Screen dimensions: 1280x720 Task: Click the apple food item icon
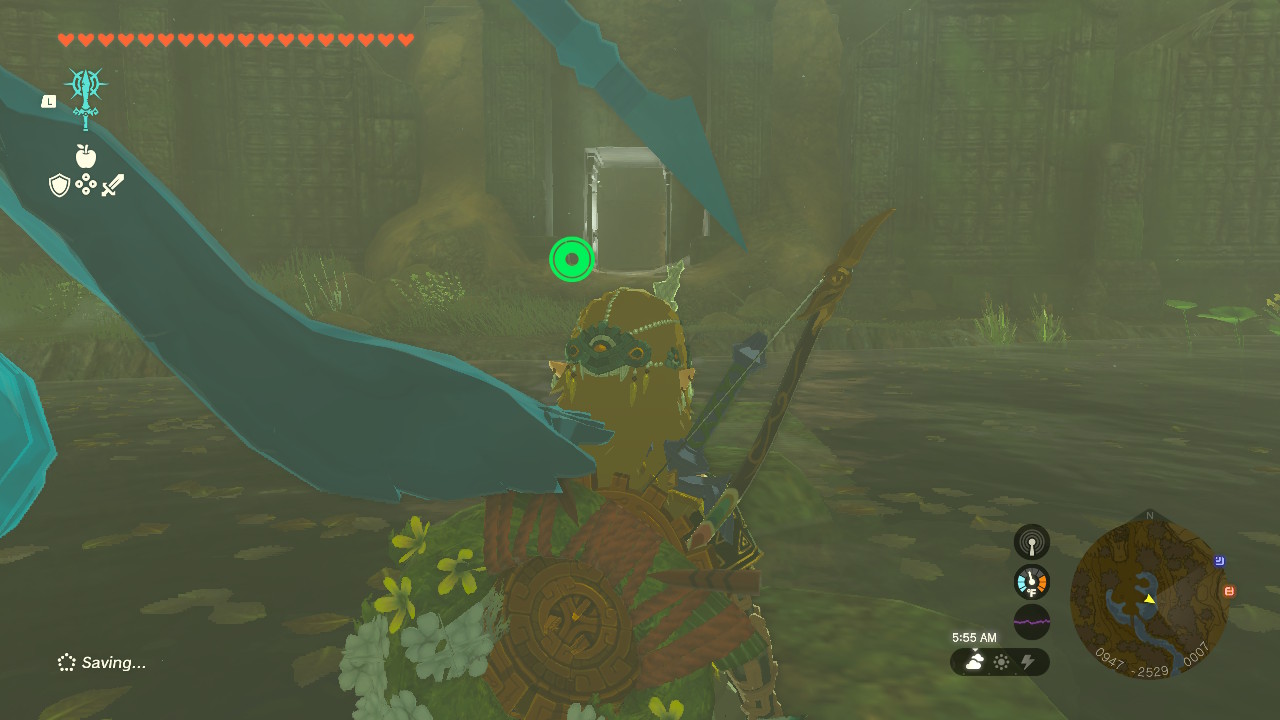click(86, 157)
